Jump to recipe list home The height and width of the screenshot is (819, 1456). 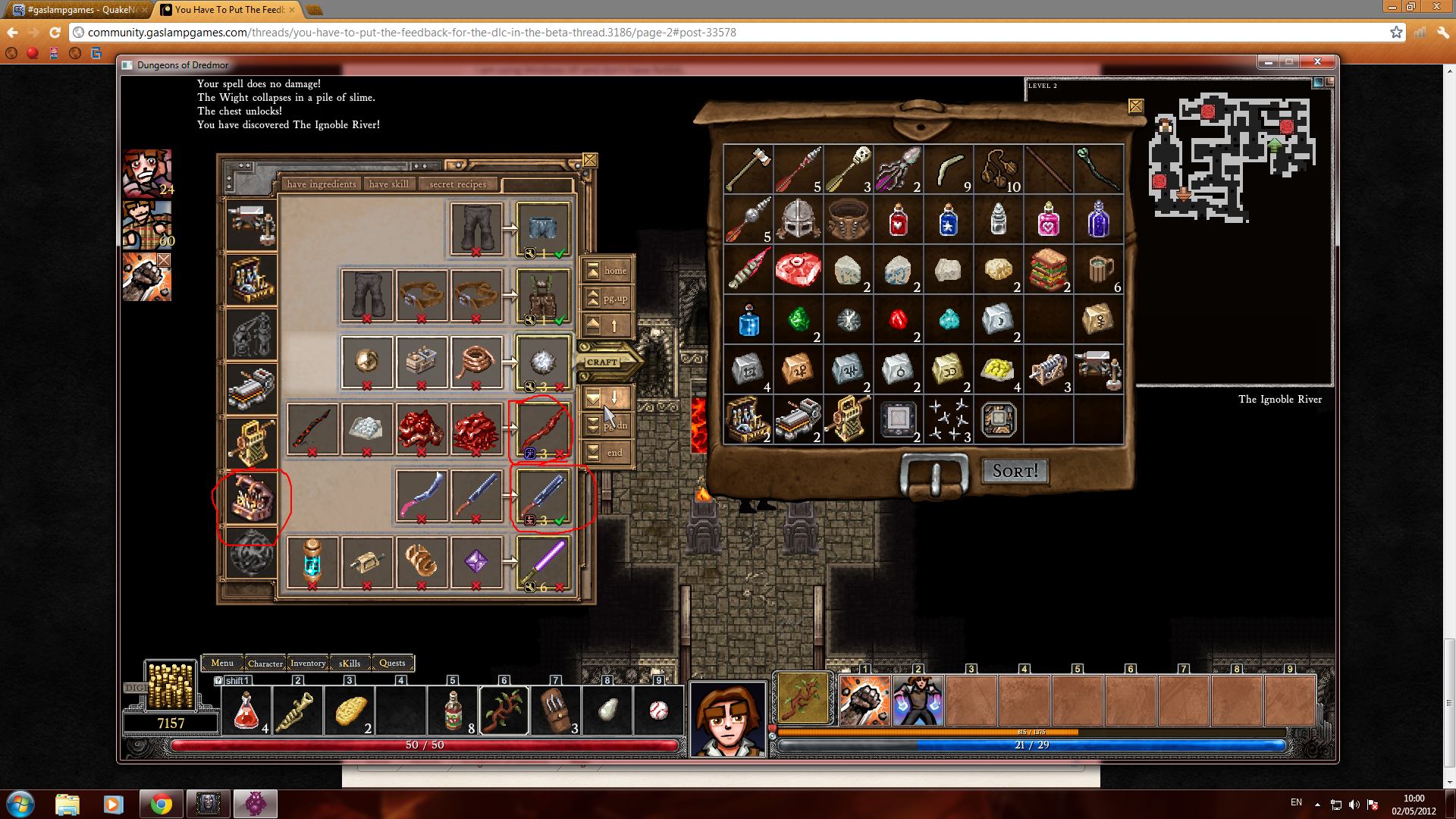tap(607, 271)
